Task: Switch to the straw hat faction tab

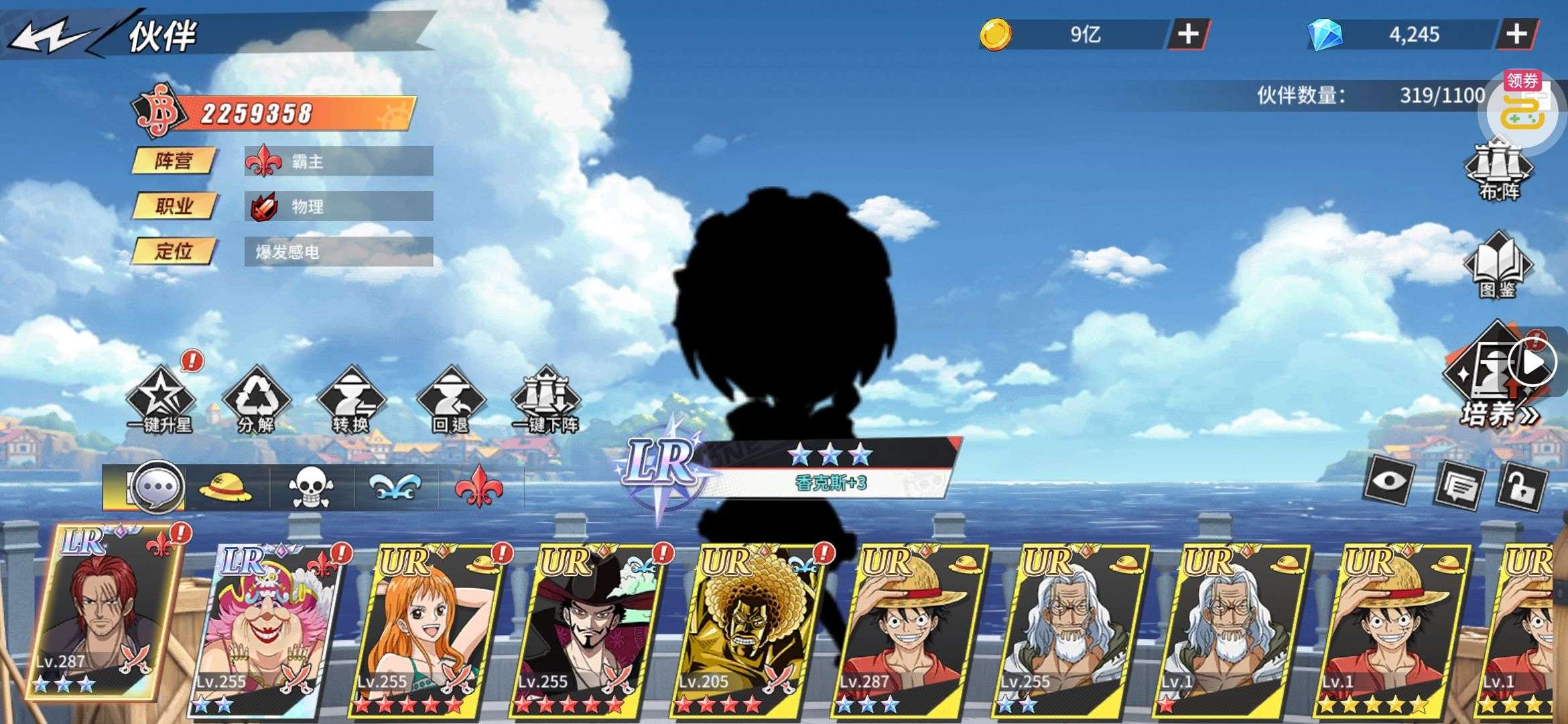Action: pyautogui.click(x=226, y=487)
